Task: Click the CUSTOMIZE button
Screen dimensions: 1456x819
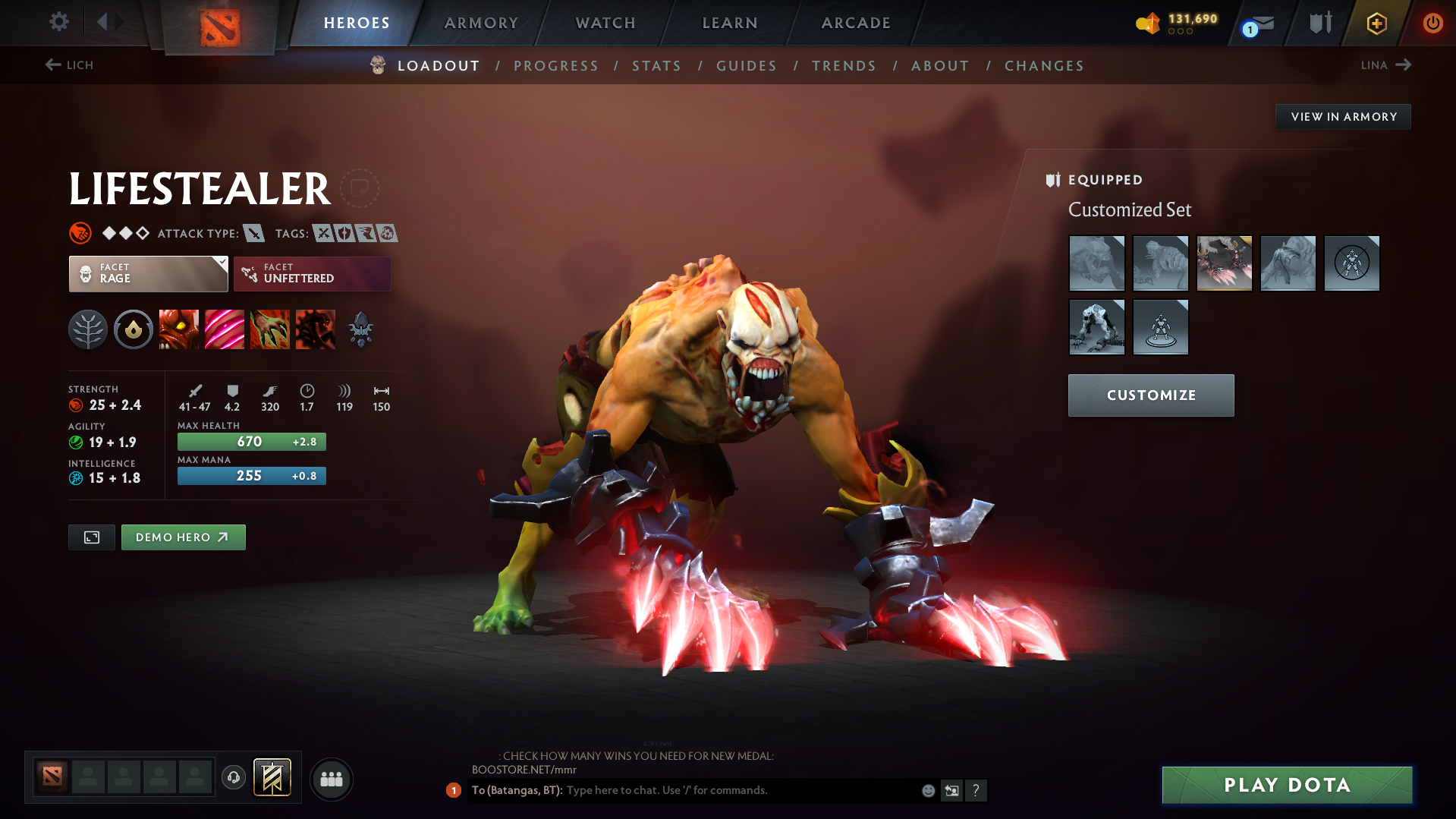Action: [x=1150, y=395]
